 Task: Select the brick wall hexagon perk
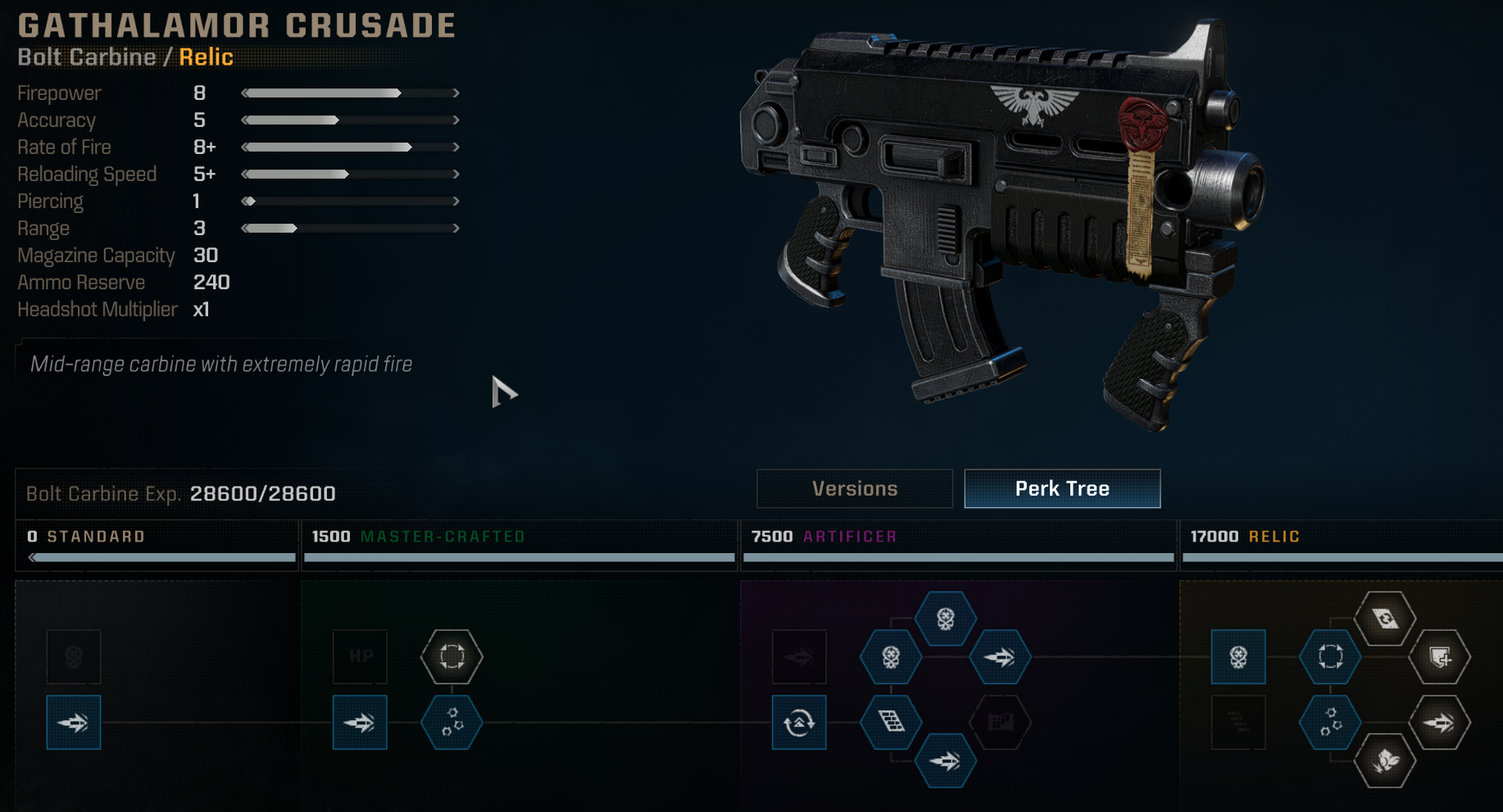pos(891,723)
